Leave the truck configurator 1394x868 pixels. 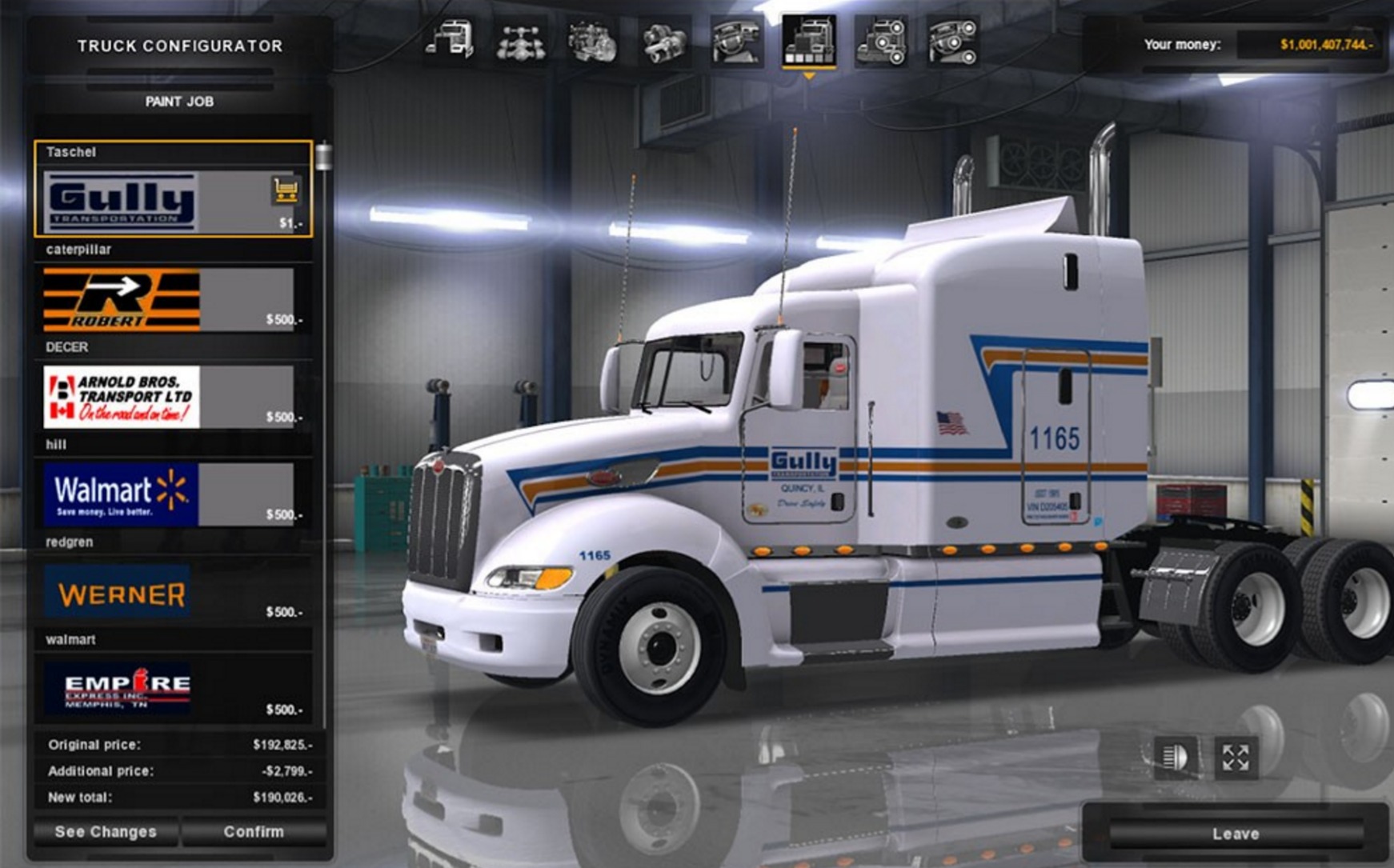(1236, 834)
